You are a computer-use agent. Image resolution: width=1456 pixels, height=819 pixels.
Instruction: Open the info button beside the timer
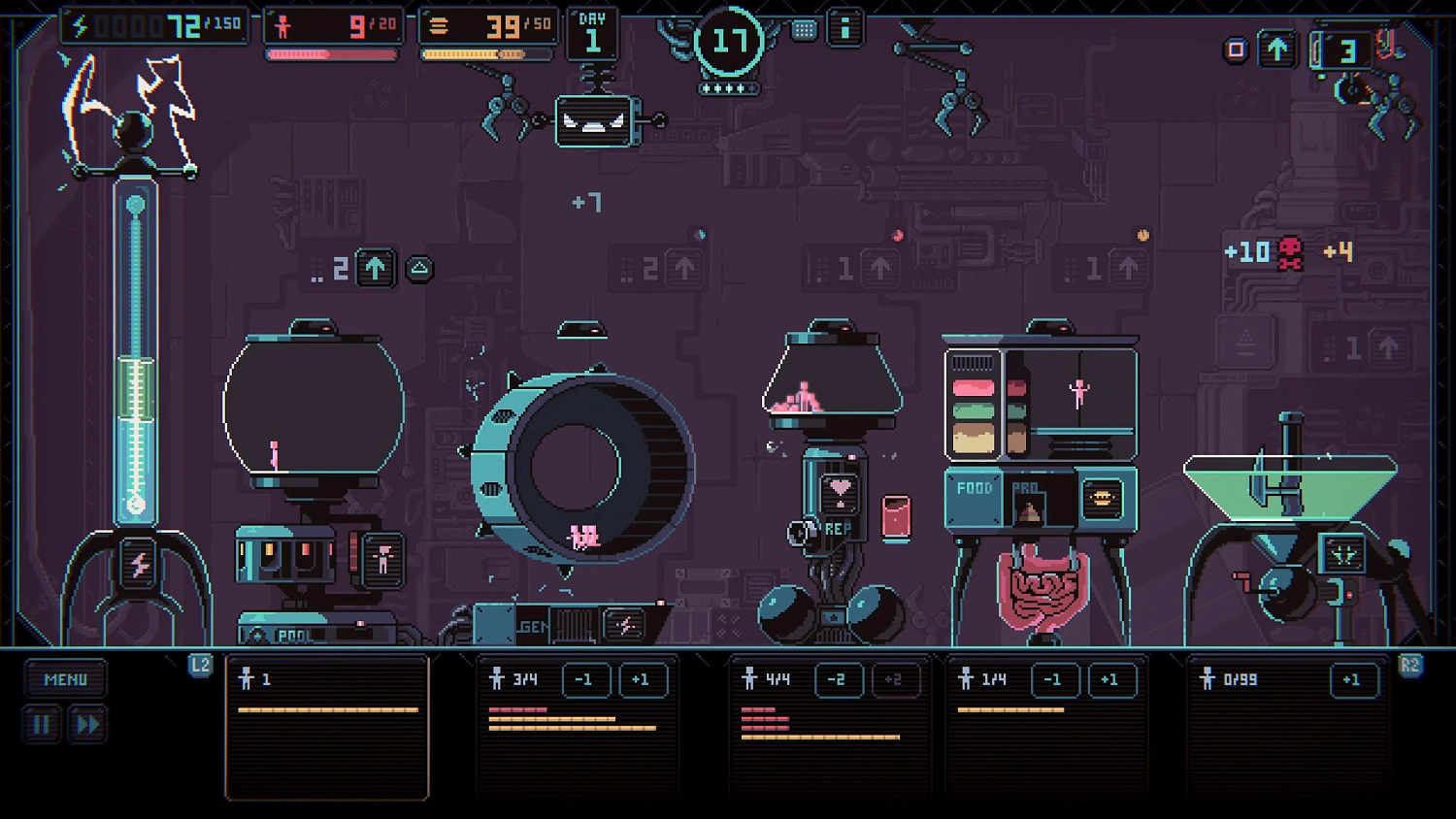844,29
